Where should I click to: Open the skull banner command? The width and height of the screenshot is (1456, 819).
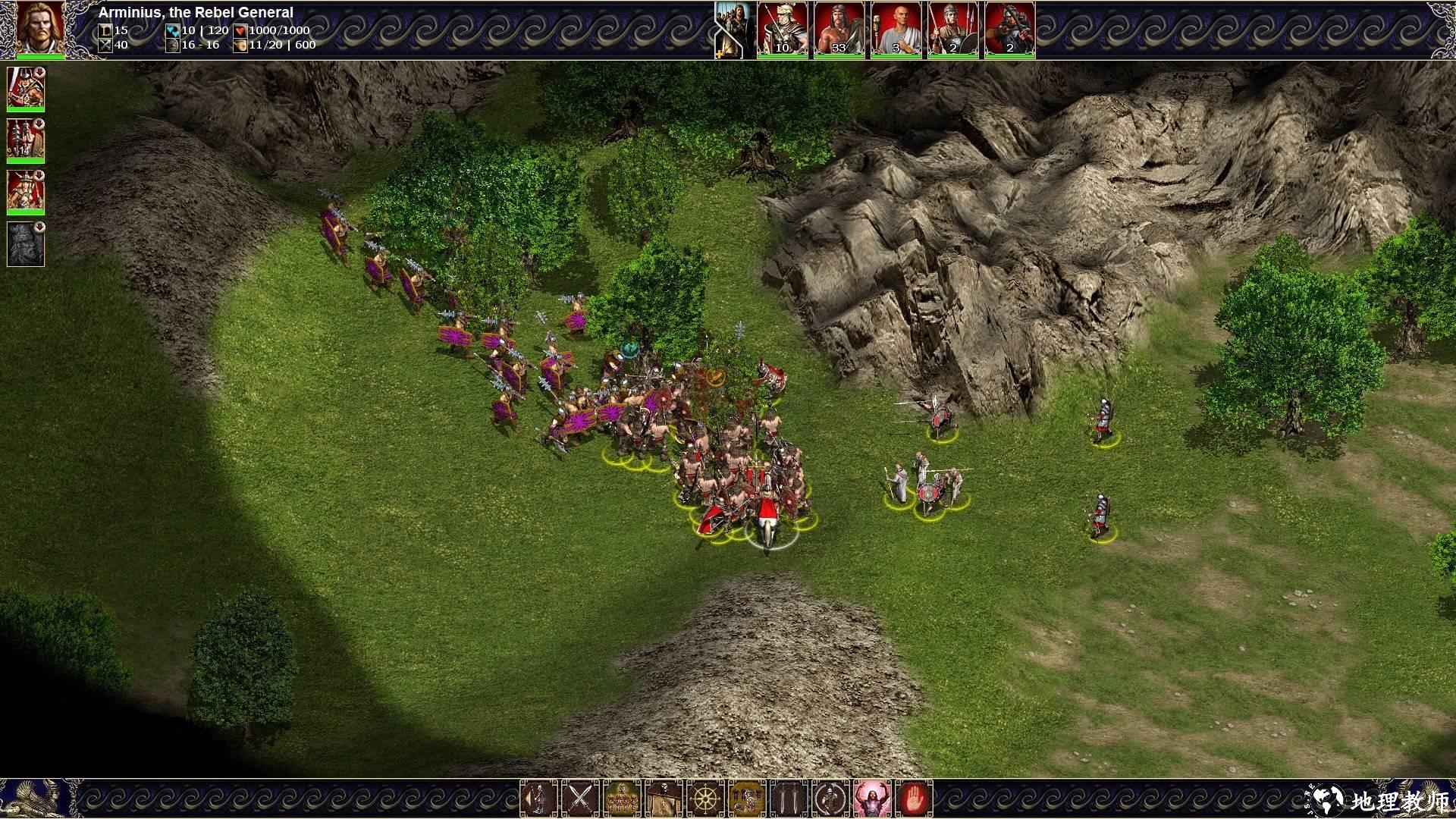[664, 799]
